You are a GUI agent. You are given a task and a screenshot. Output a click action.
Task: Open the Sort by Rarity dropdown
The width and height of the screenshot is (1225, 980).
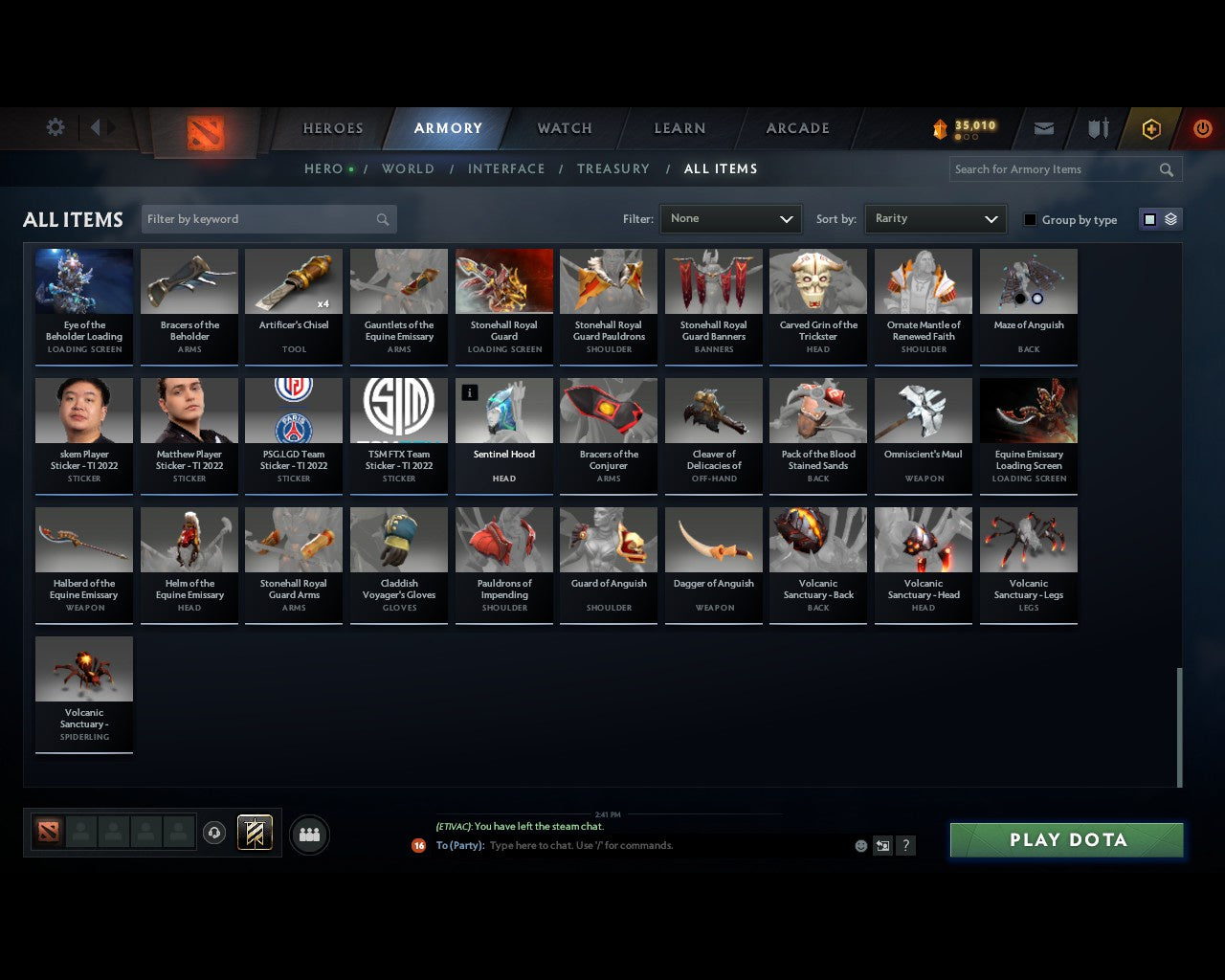tap(935, 218)
